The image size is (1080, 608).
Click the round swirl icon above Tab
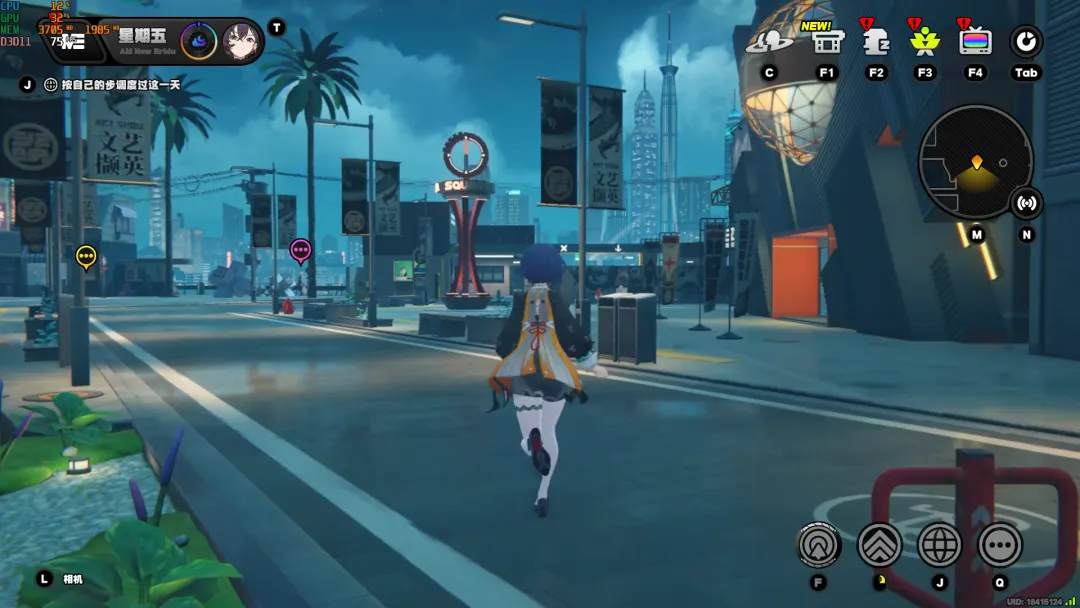pos(1026,42)
